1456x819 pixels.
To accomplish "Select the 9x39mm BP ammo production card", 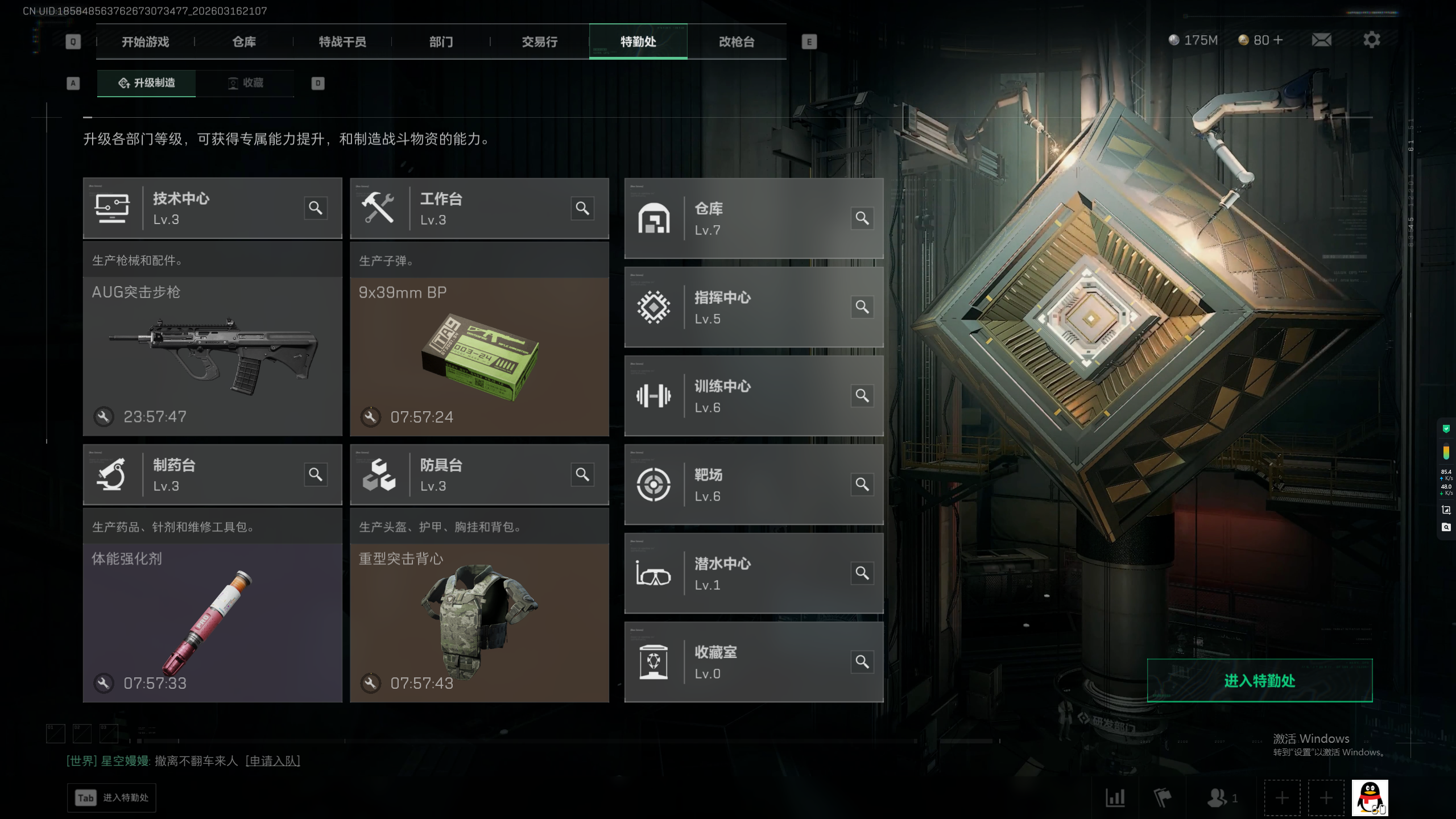I will tap(479, 356).
